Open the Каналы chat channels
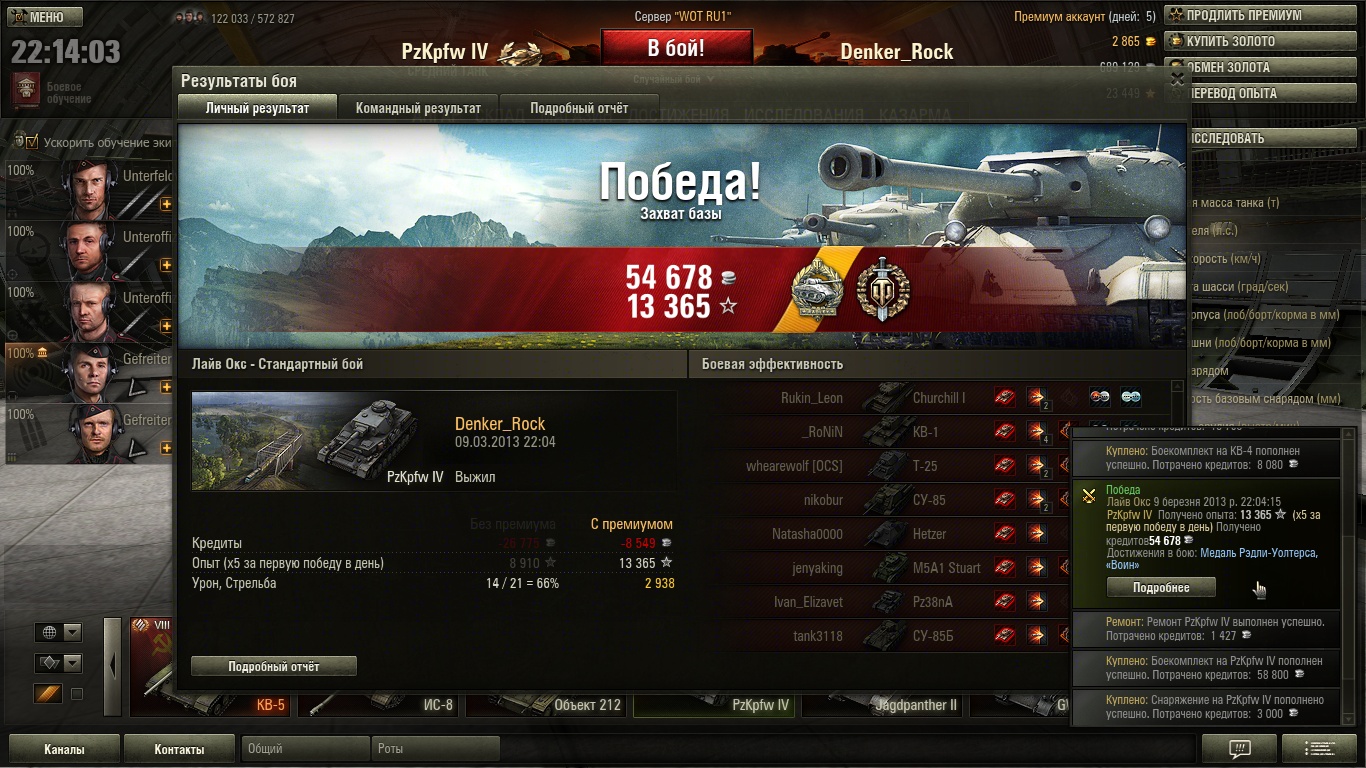This screenshot has height=768, width=1366. [x=64, y=749]
